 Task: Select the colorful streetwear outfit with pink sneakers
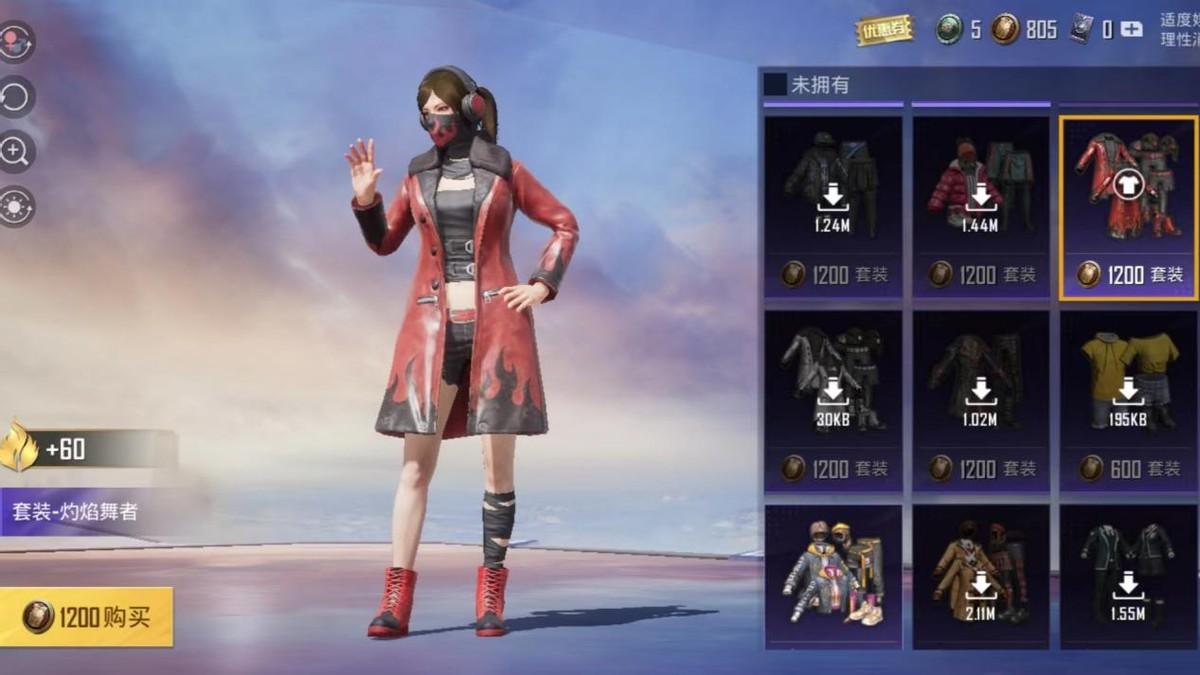tap(832, 577)
